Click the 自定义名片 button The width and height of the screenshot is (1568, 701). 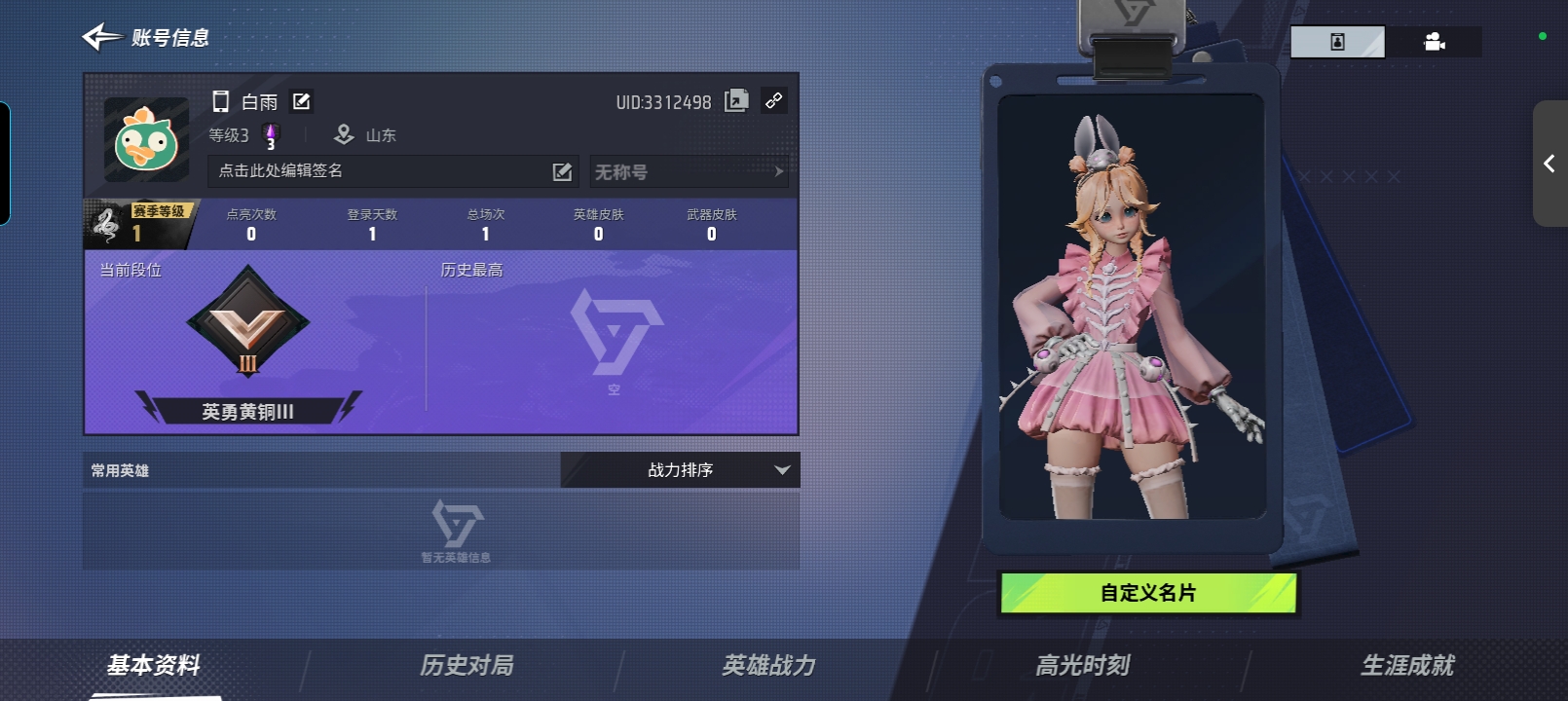(x=1148, y=593)
